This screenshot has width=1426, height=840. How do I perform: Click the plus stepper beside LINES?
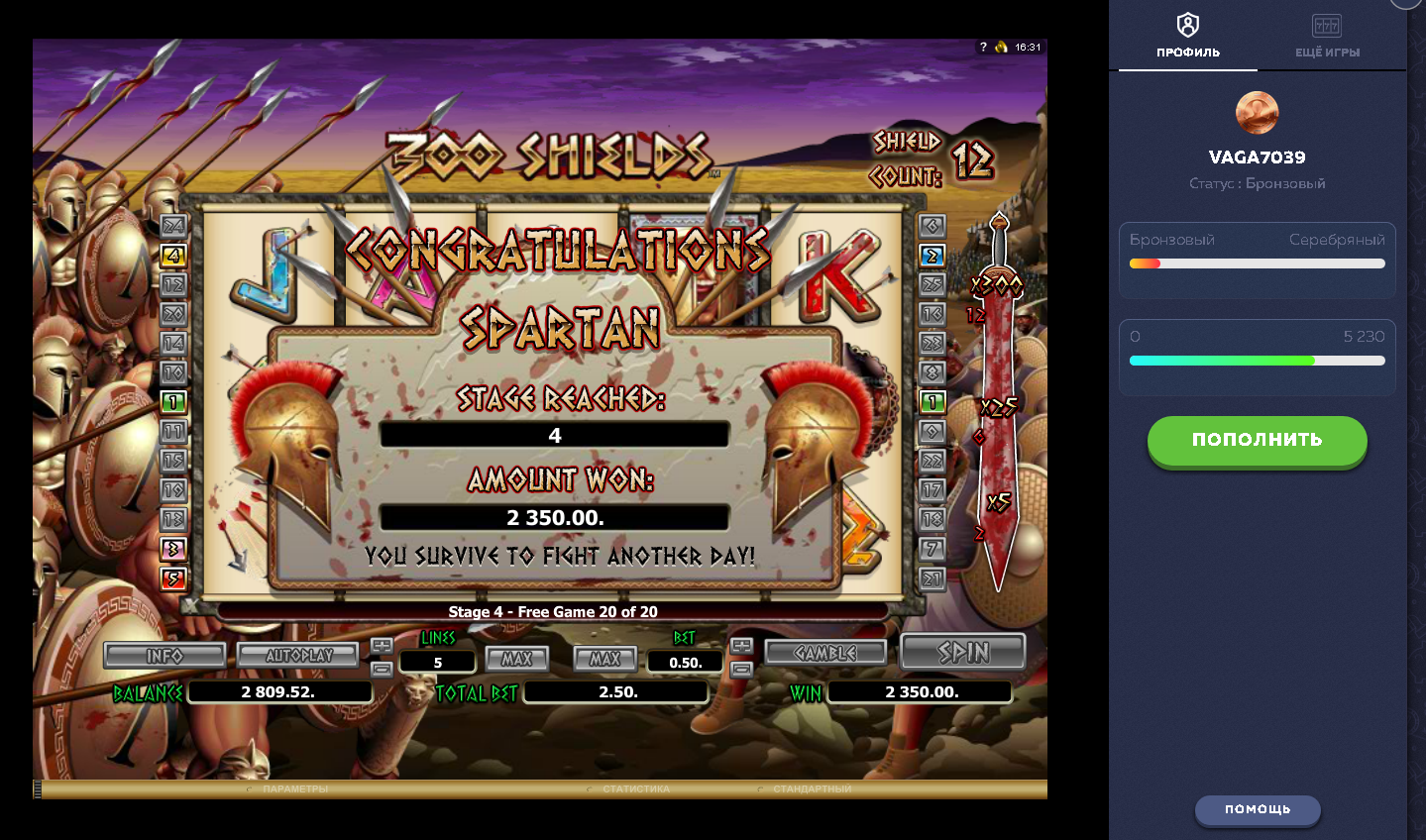[383, 645]
